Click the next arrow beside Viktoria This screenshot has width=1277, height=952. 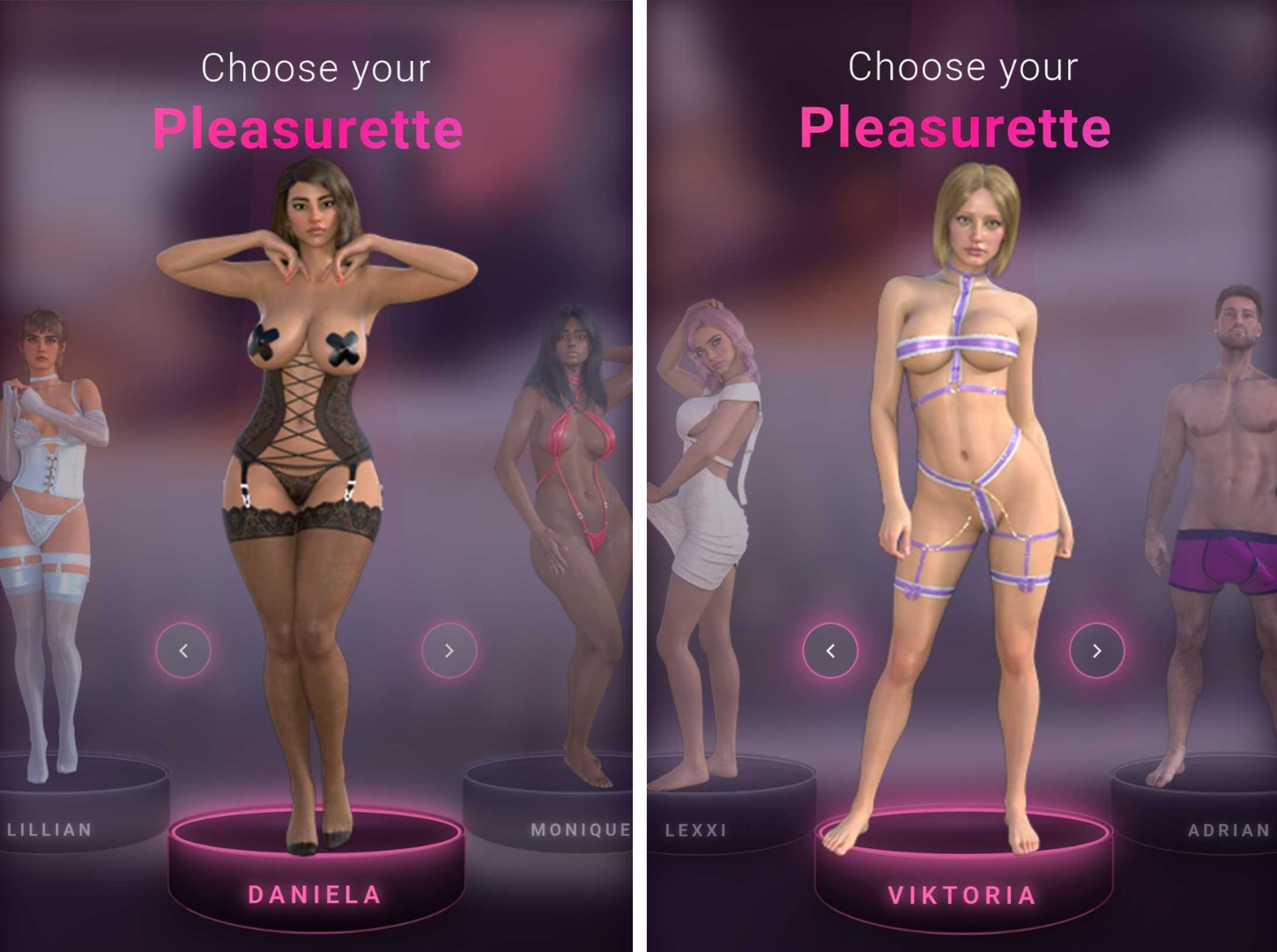pyautogui.click(x=1096, y=651)
